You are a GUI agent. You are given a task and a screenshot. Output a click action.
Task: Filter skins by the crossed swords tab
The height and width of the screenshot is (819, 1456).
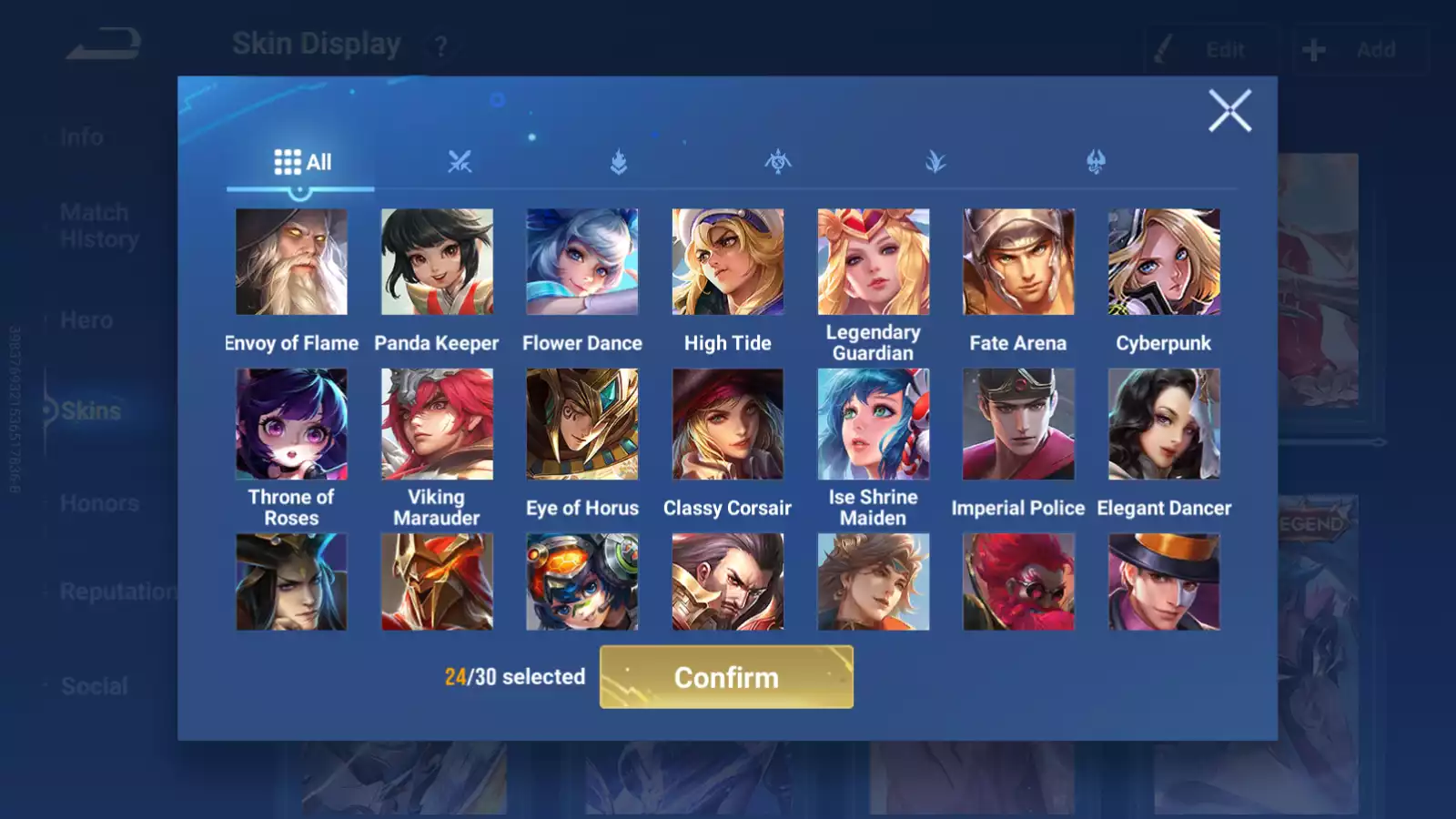[x=460, y=162]
